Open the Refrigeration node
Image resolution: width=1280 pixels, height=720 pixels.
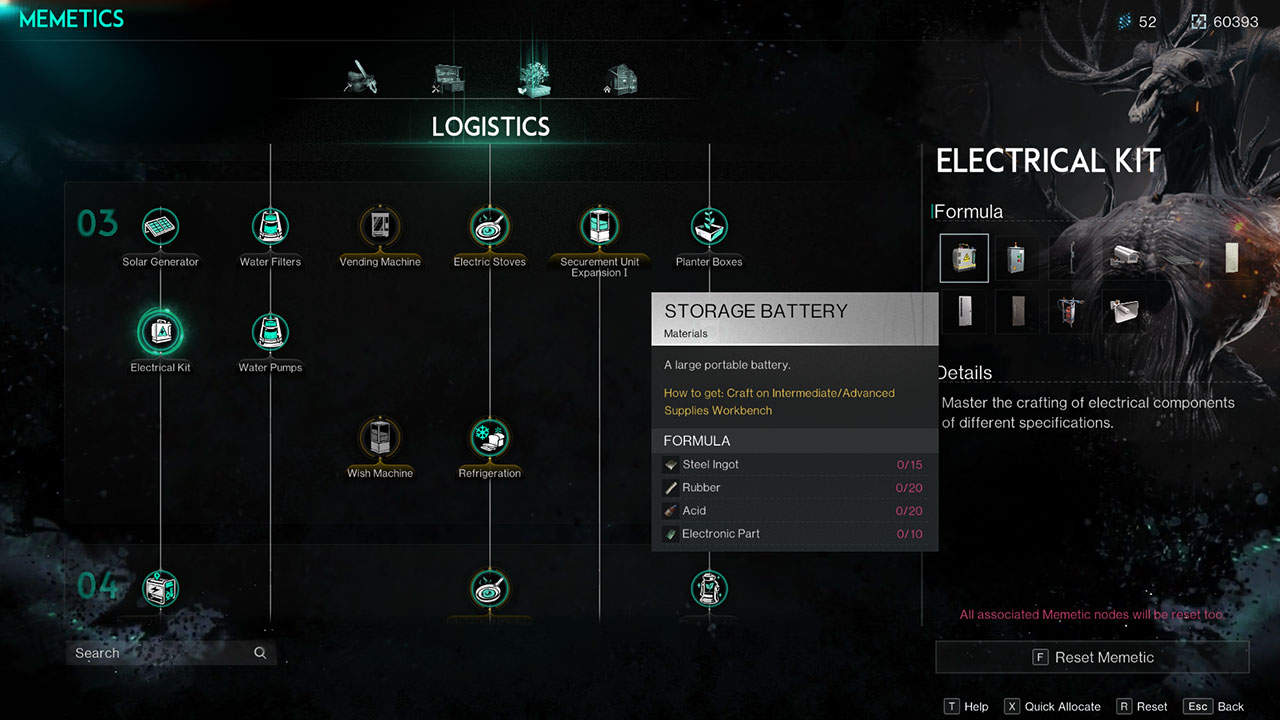click(489, 439)
